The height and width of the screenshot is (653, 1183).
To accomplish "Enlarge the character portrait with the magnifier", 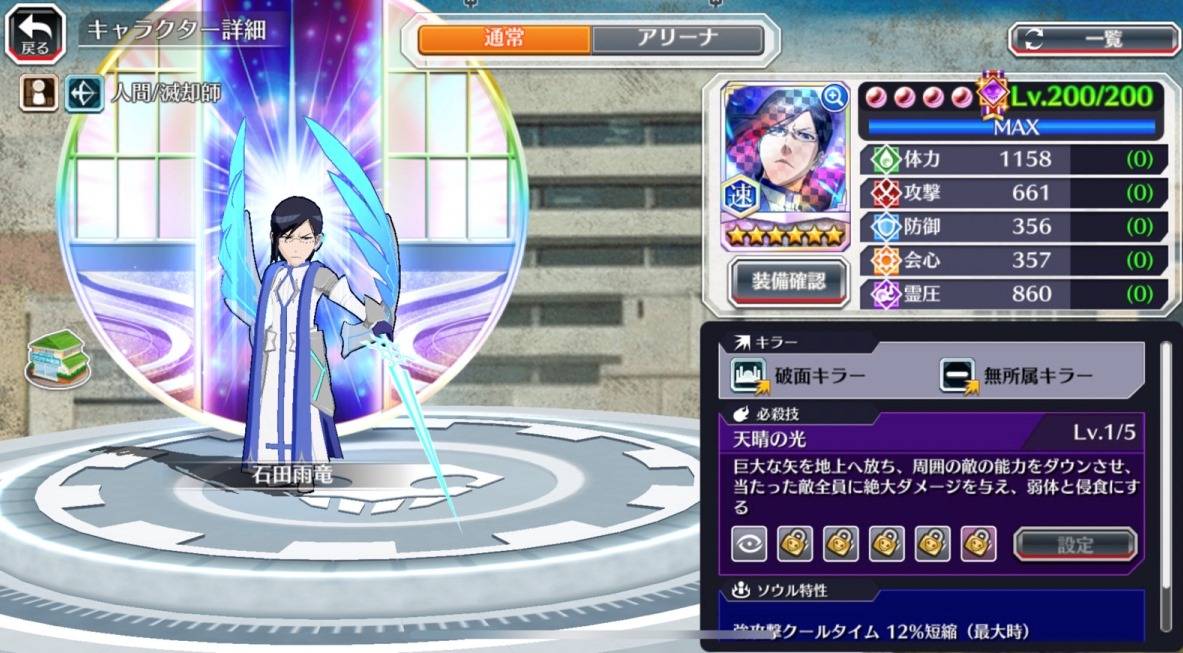I will [833, 97].
